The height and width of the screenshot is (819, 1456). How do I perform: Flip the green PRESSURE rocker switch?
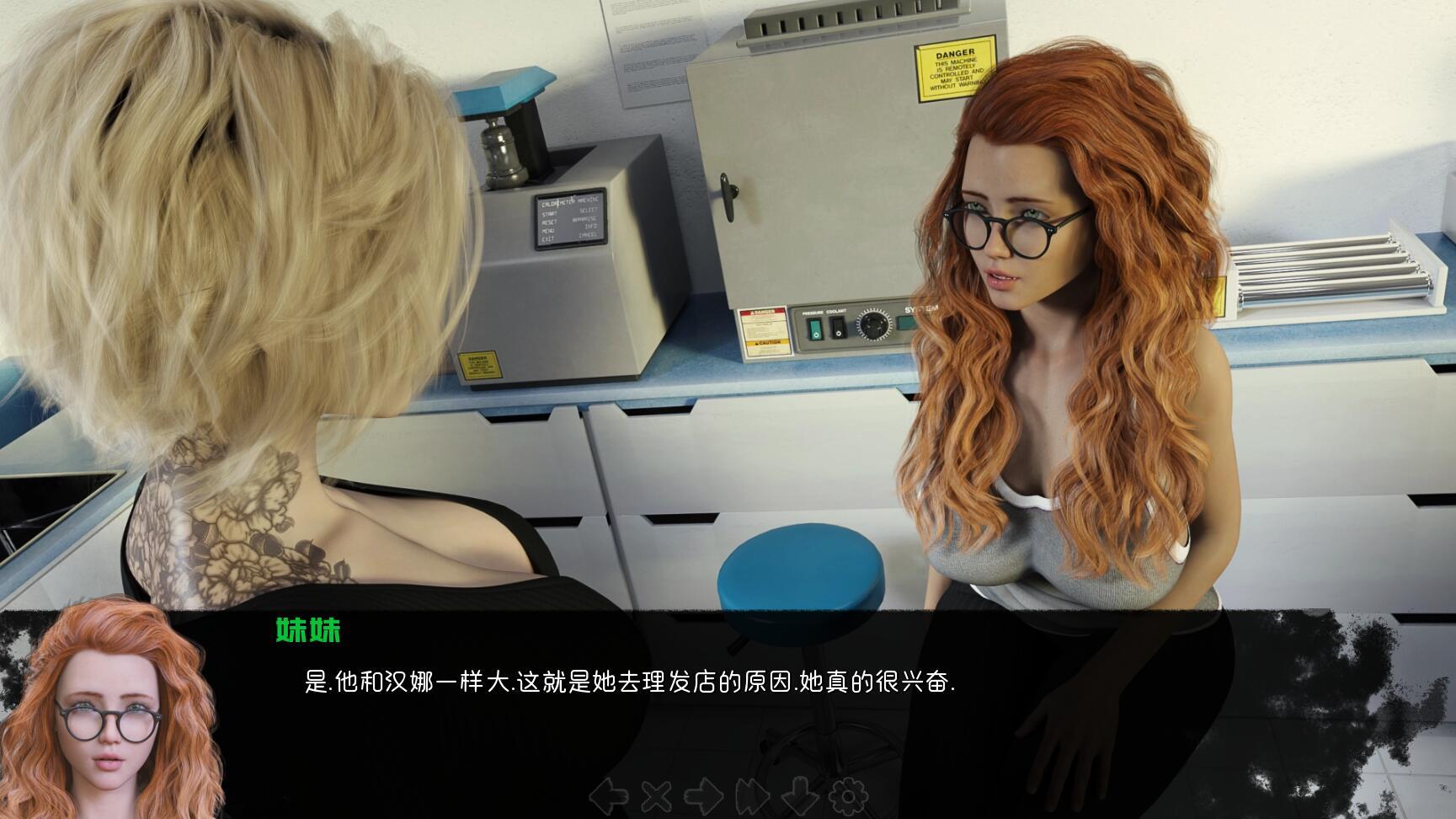(815, 329)
